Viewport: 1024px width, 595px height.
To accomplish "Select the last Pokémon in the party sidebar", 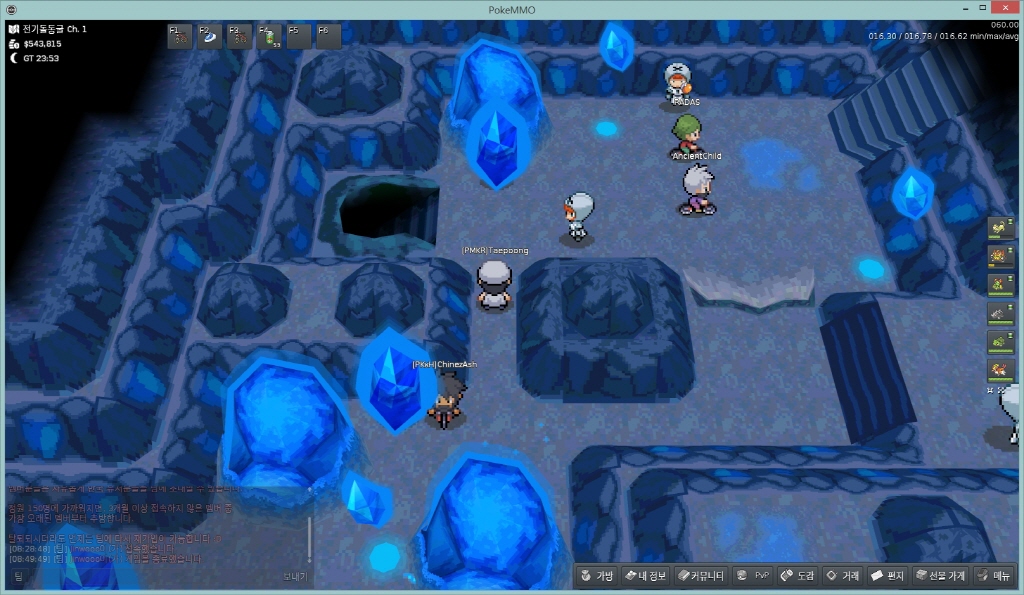I will tap(1000, 370).
